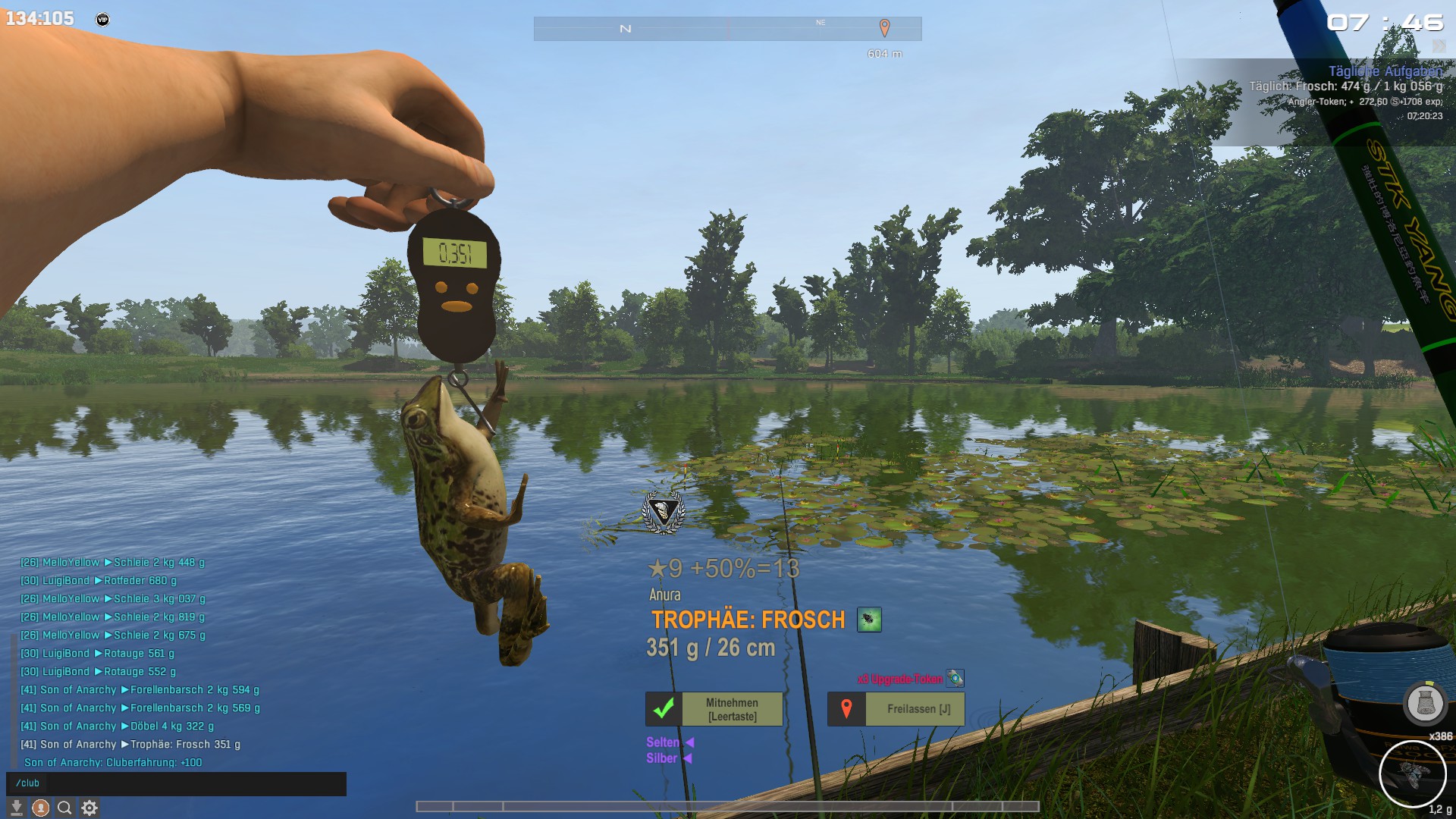1456x819 pixels.
Task: Click the download arrow icon below chat
Action: [x=16, y=808]
